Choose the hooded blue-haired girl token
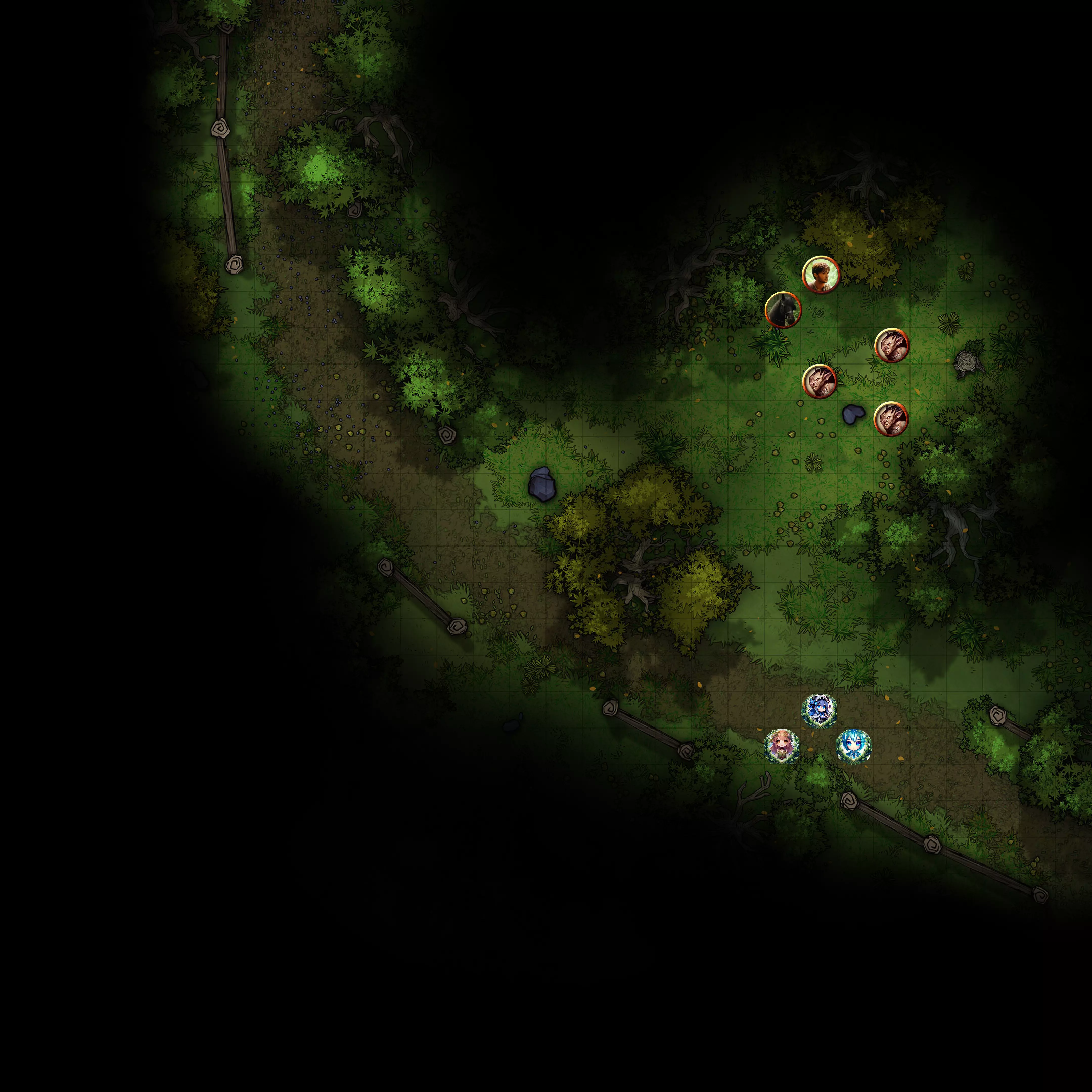 coord(820,711)
